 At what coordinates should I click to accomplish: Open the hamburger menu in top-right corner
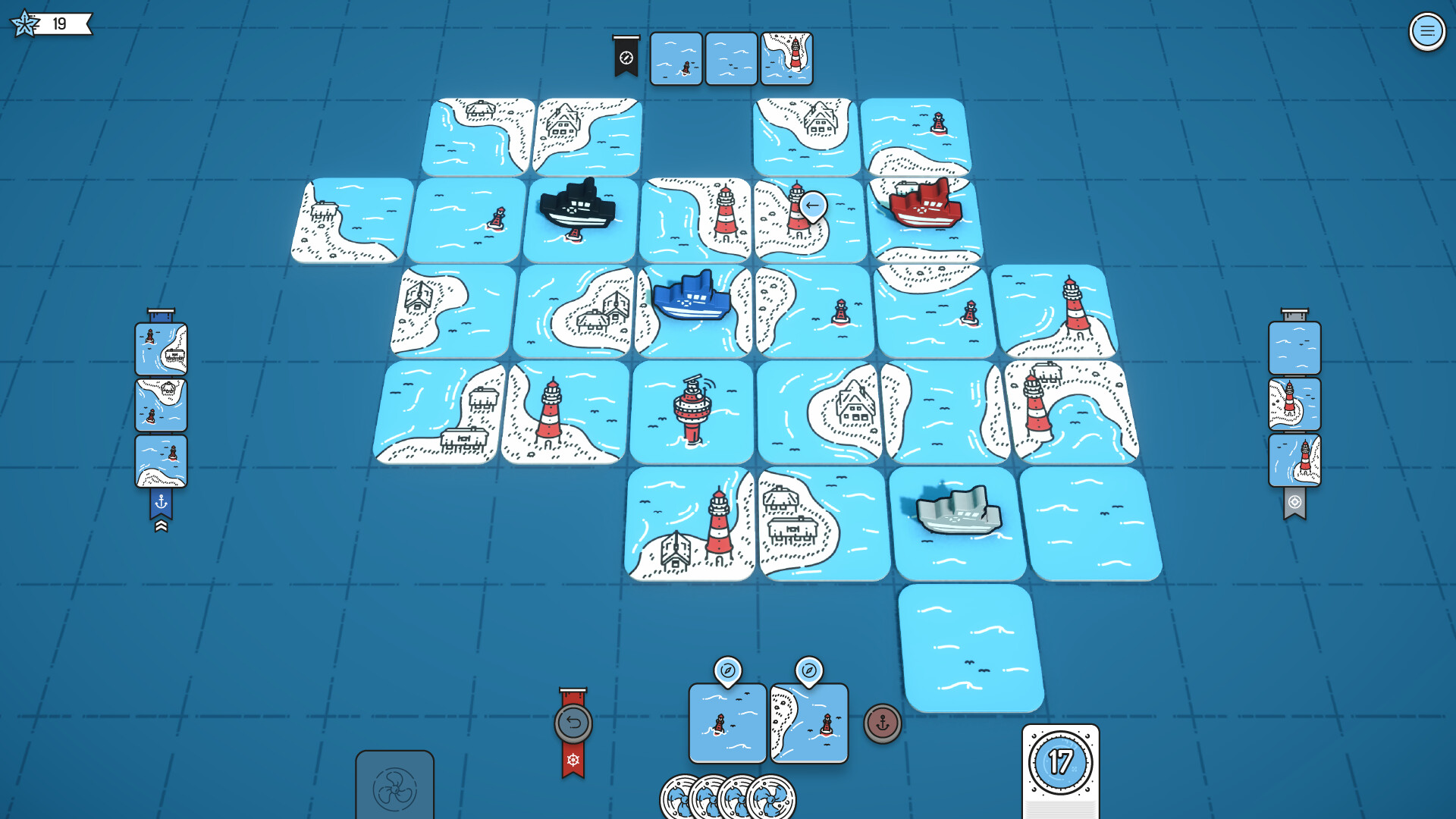tap(1429, 31)
